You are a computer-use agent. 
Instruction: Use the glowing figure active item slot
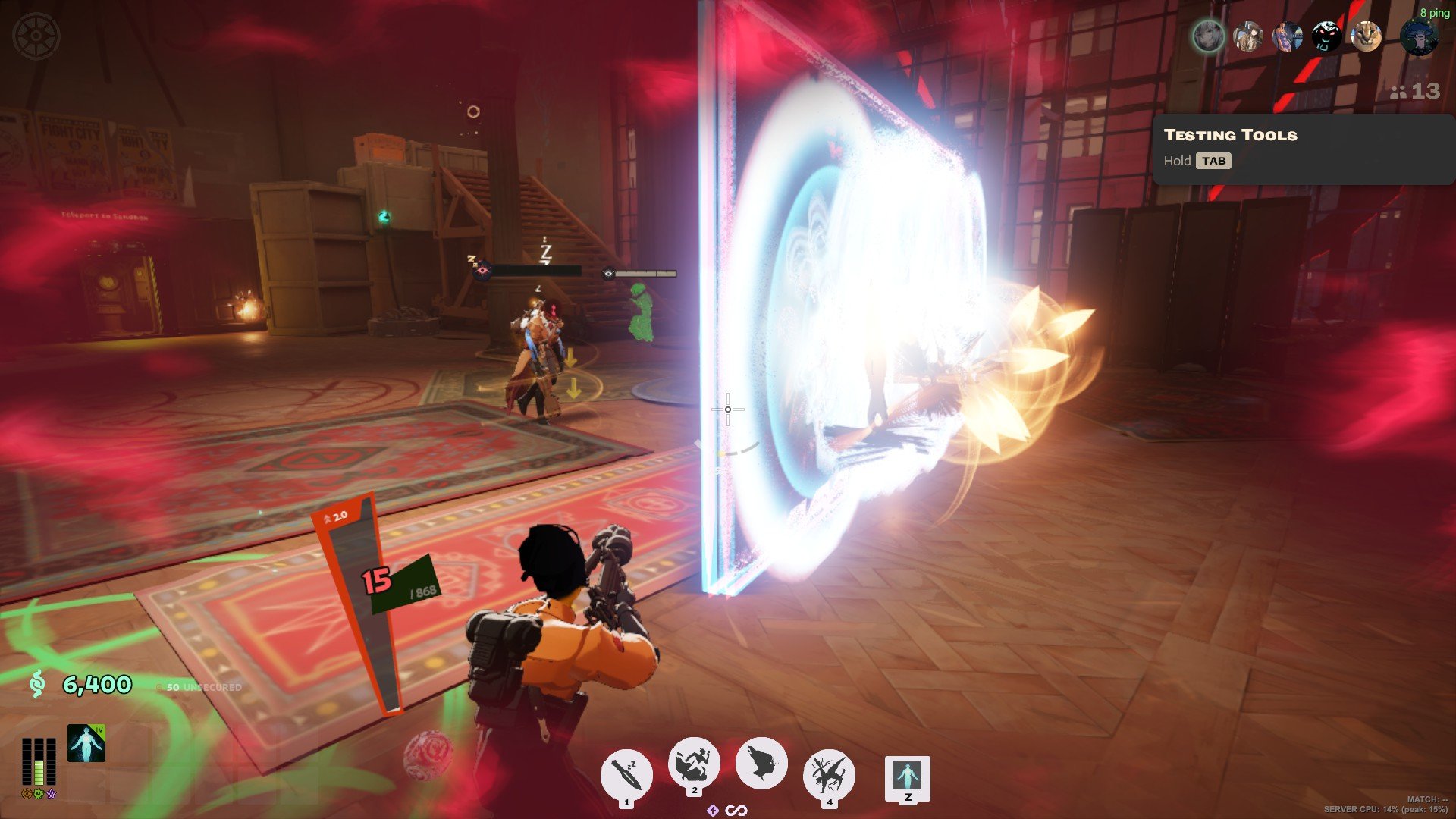[x=907, y=777]
